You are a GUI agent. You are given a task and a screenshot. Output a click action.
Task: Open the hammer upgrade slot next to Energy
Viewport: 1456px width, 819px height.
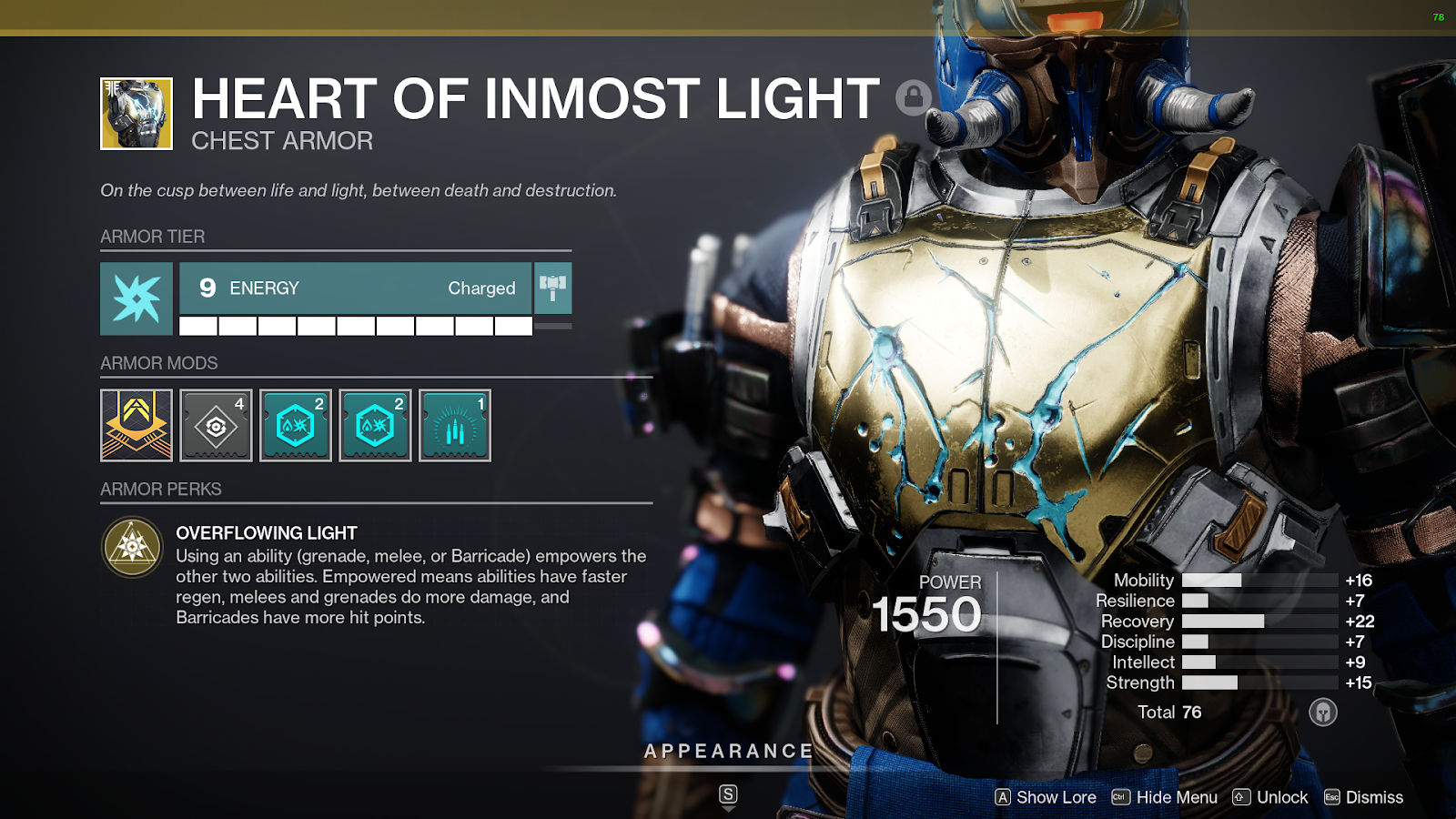(x=552, y=288)
